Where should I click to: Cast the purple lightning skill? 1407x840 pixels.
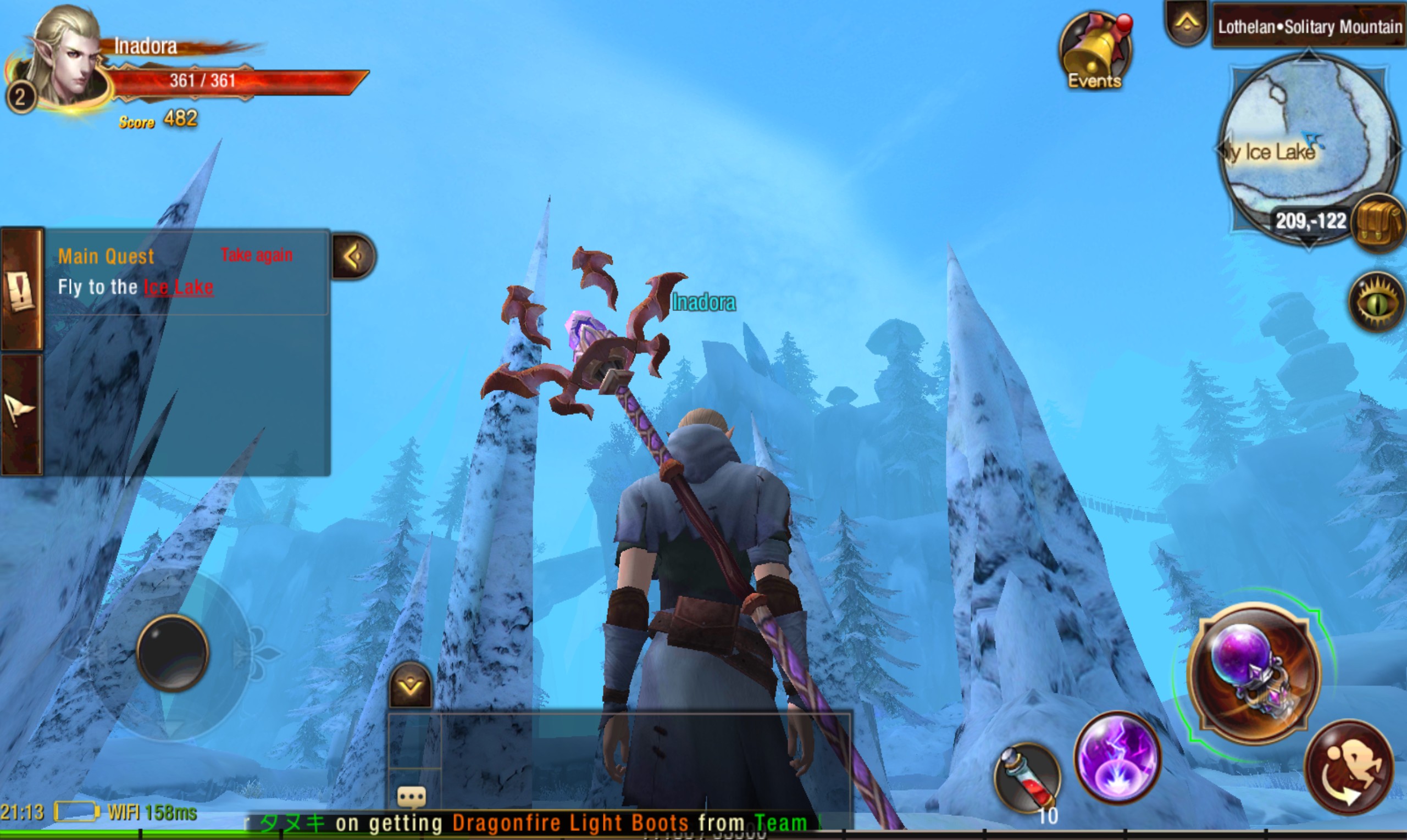pos(1117,758)
